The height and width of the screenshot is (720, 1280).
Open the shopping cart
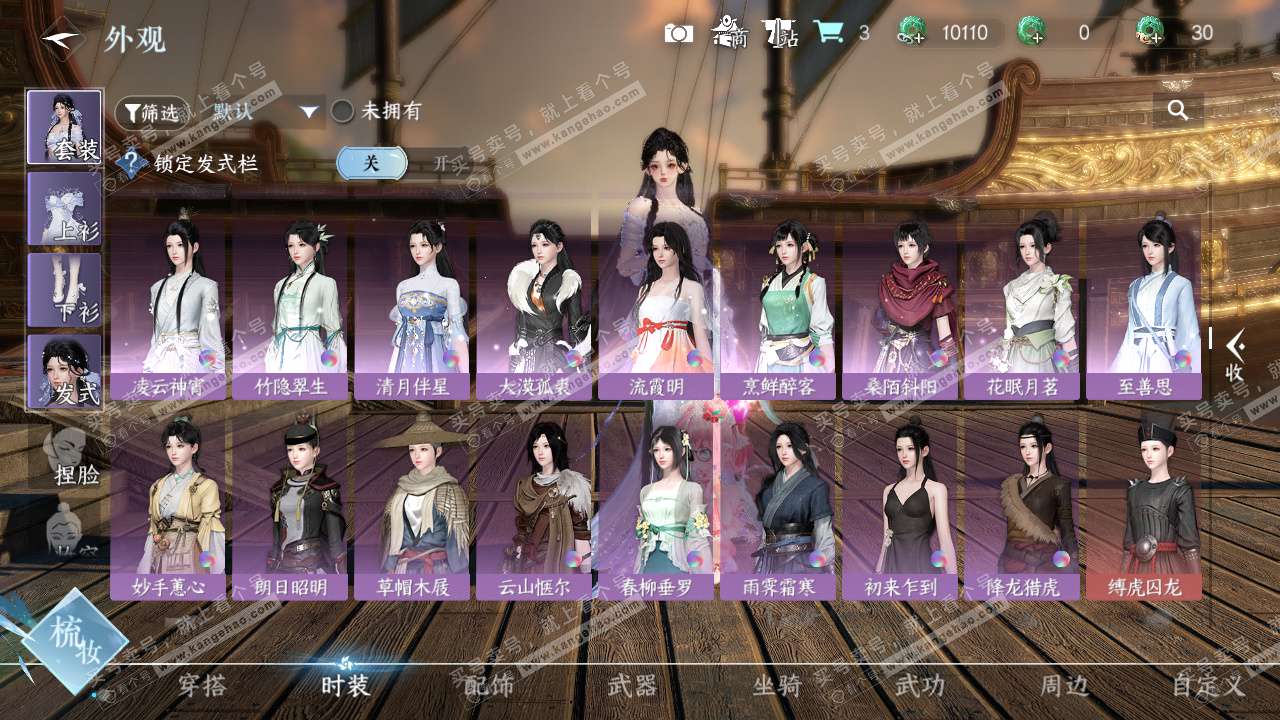coord(828,33)
